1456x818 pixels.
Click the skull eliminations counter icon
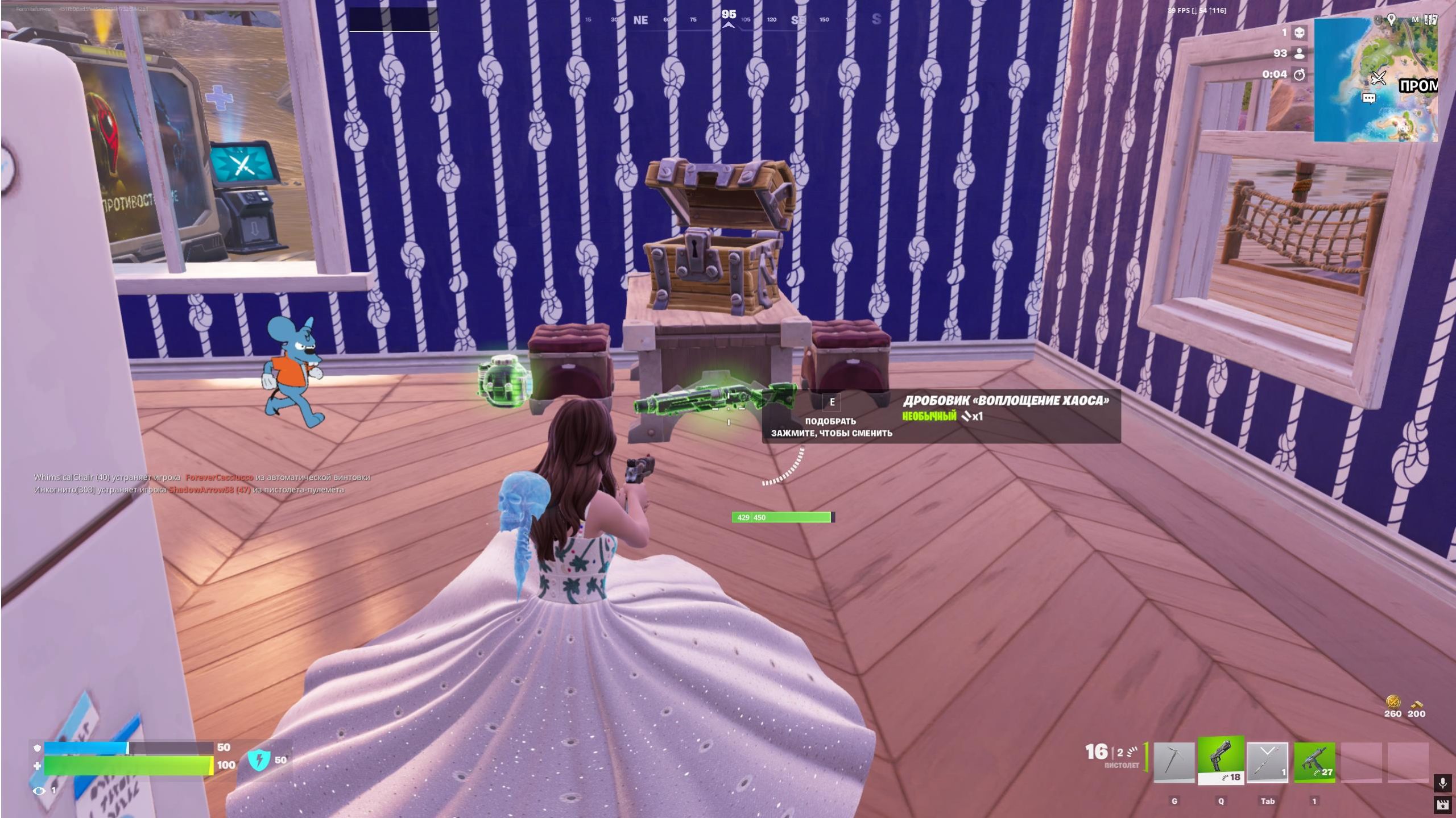point(1300,32)
